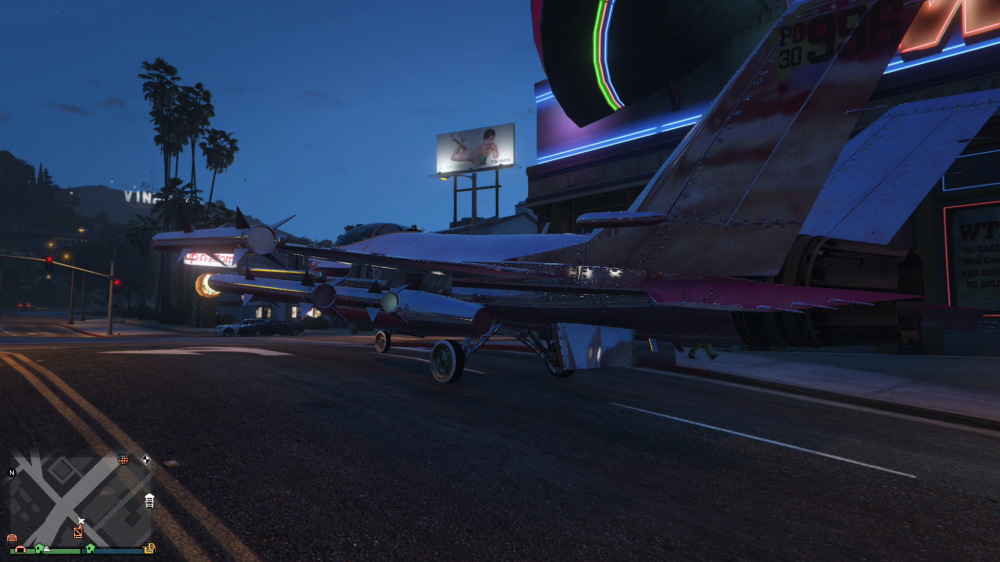This screenshot has width=1000, height=562.
Task: Click the white diamond star minimap blip
Action: tap(146, 459)
